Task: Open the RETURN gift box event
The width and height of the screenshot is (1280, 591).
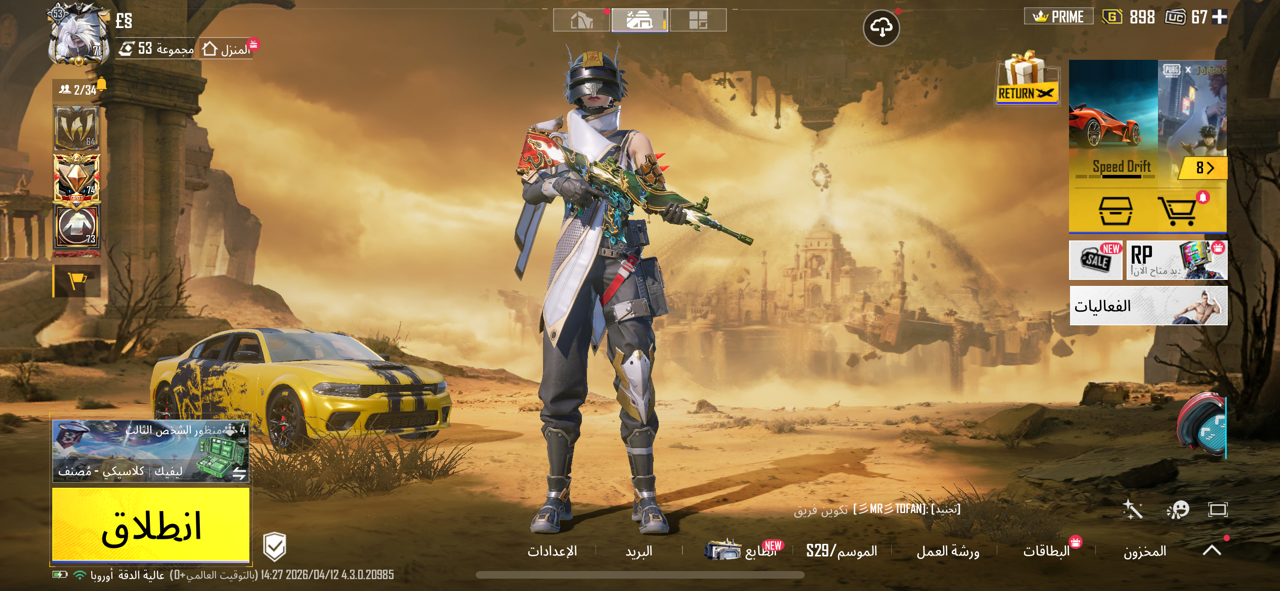Action: click(x=1027, y=79)
